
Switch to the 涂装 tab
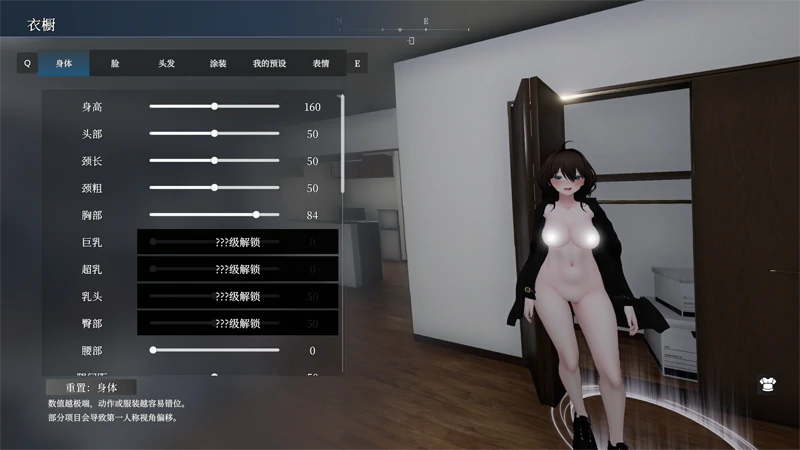[x=217, y=63]
